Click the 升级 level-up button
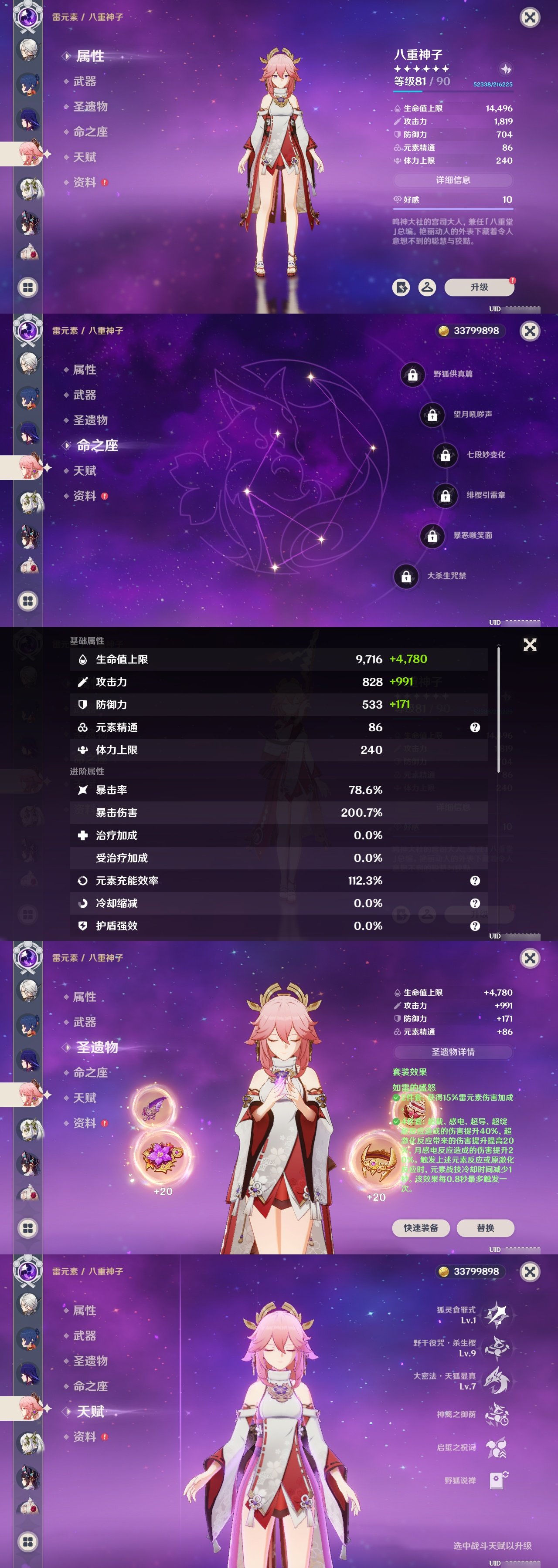This screenshot has height=1568, width=558. (x=480, y=287)
